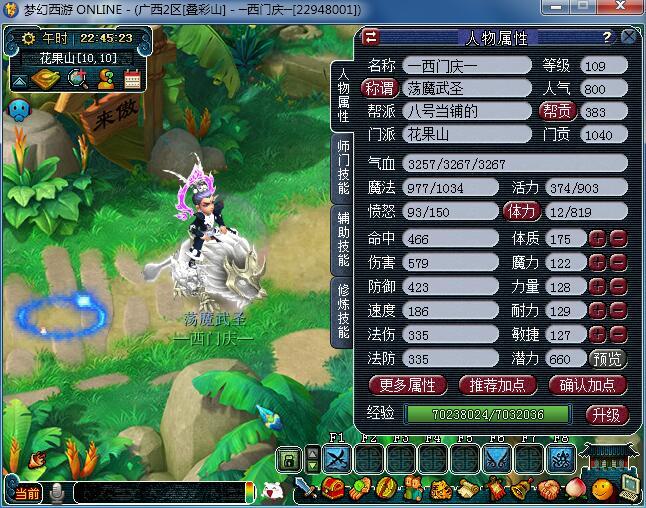Click the 升级 level up button
Image resolution: width=646 pixels, height=508 pixels.
coord(607,414)
